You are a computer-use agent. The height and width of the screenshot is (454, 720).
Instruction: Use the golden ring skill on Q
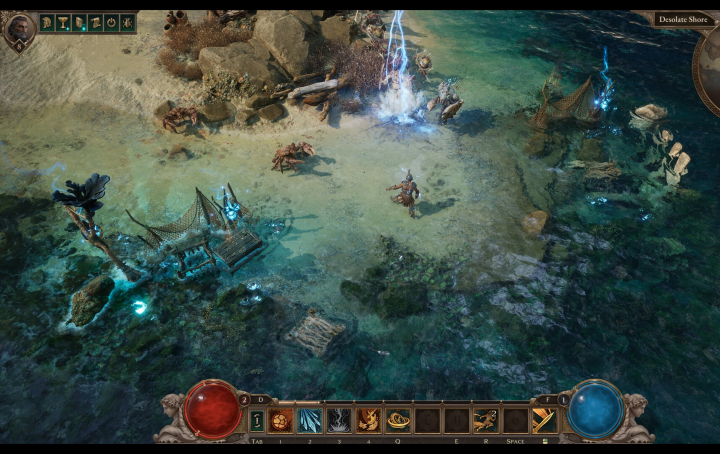coord(398,420)
